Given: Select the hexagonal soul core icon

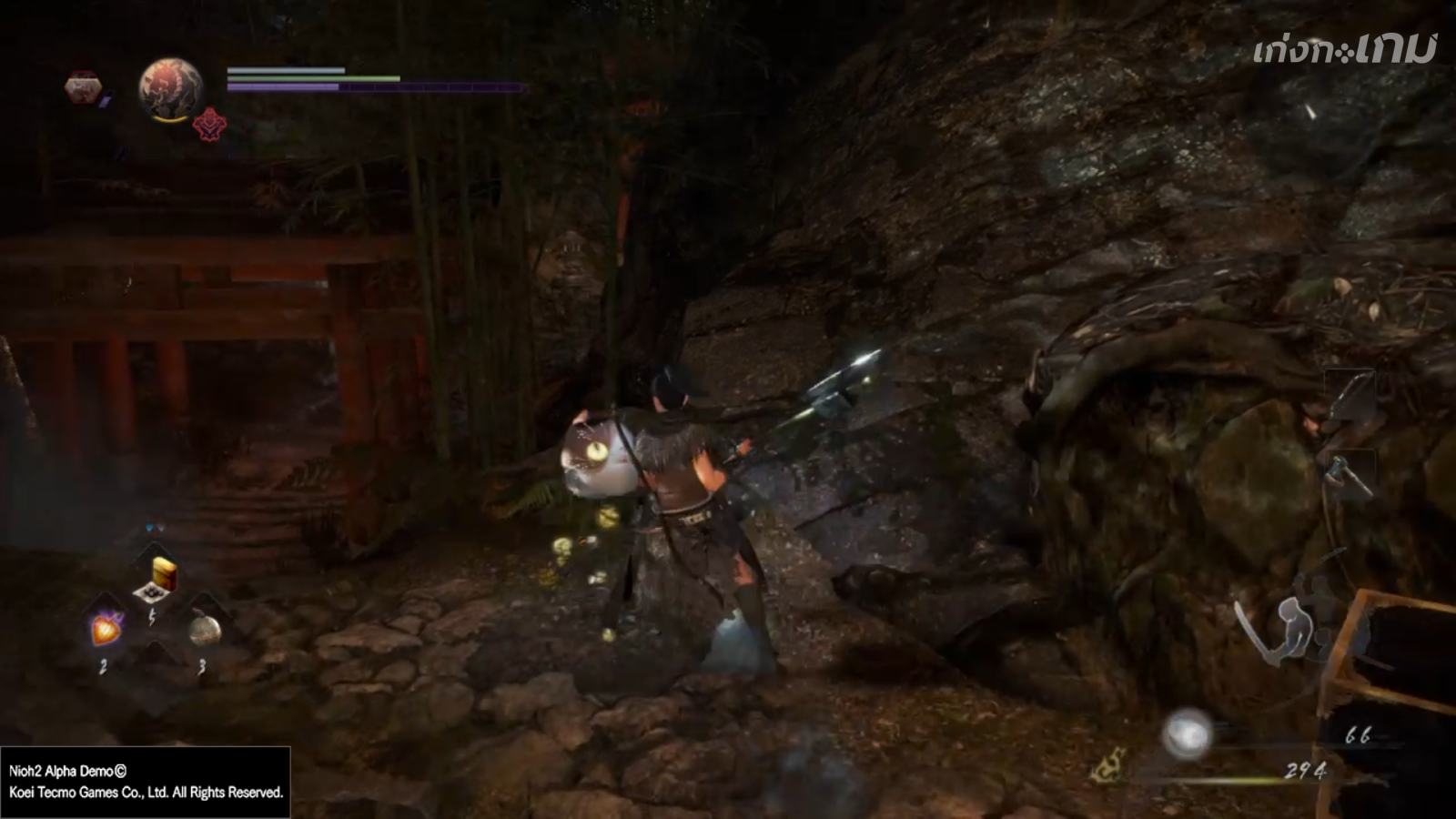Looking at the screenshot, I should click(x=83, y=87).
